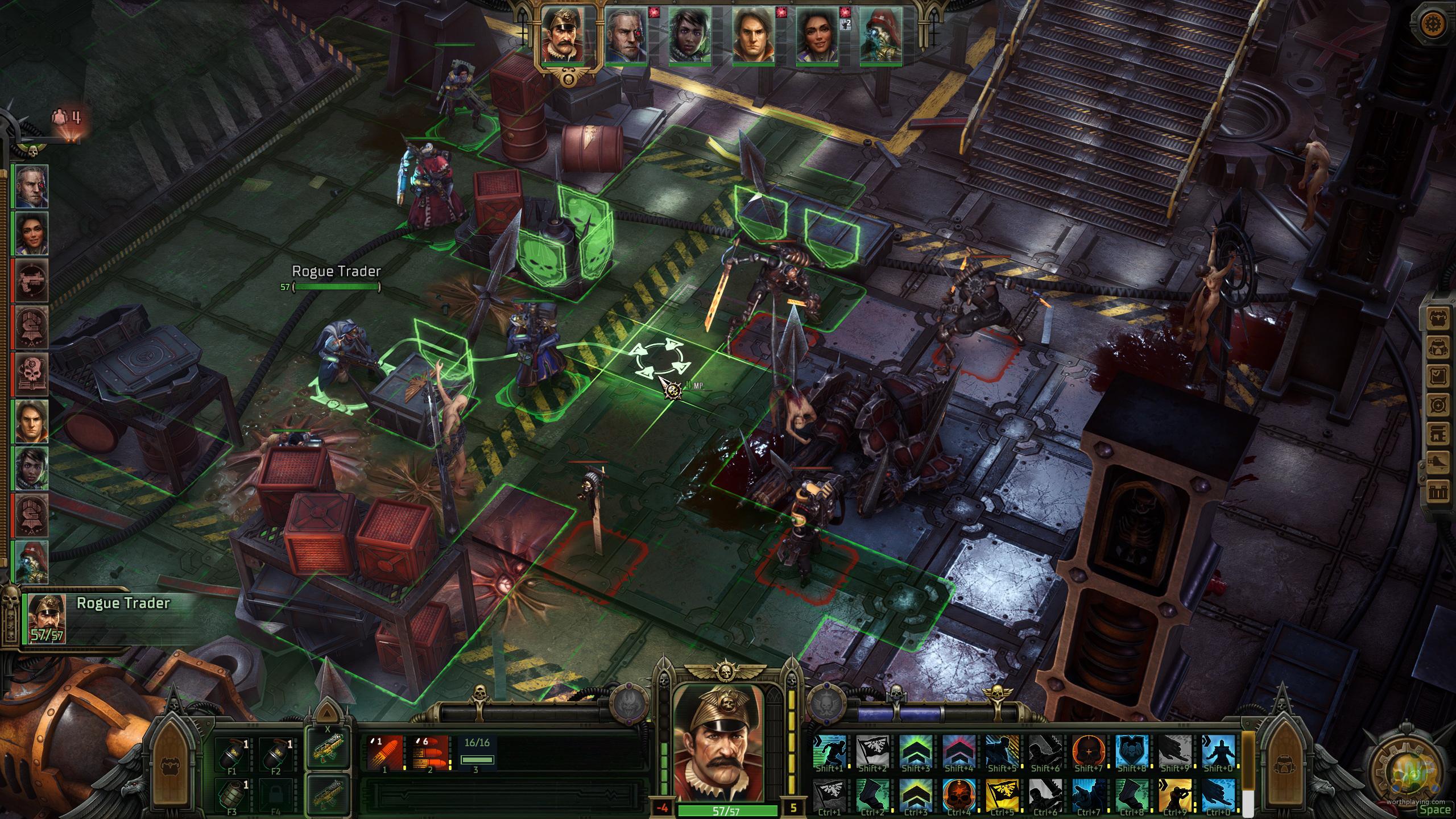Expand the weapon set arrow above weapons
Image resolution: width=1456 pixels, height=819 pixels.
pyautogui.click(x=327, y=712)
